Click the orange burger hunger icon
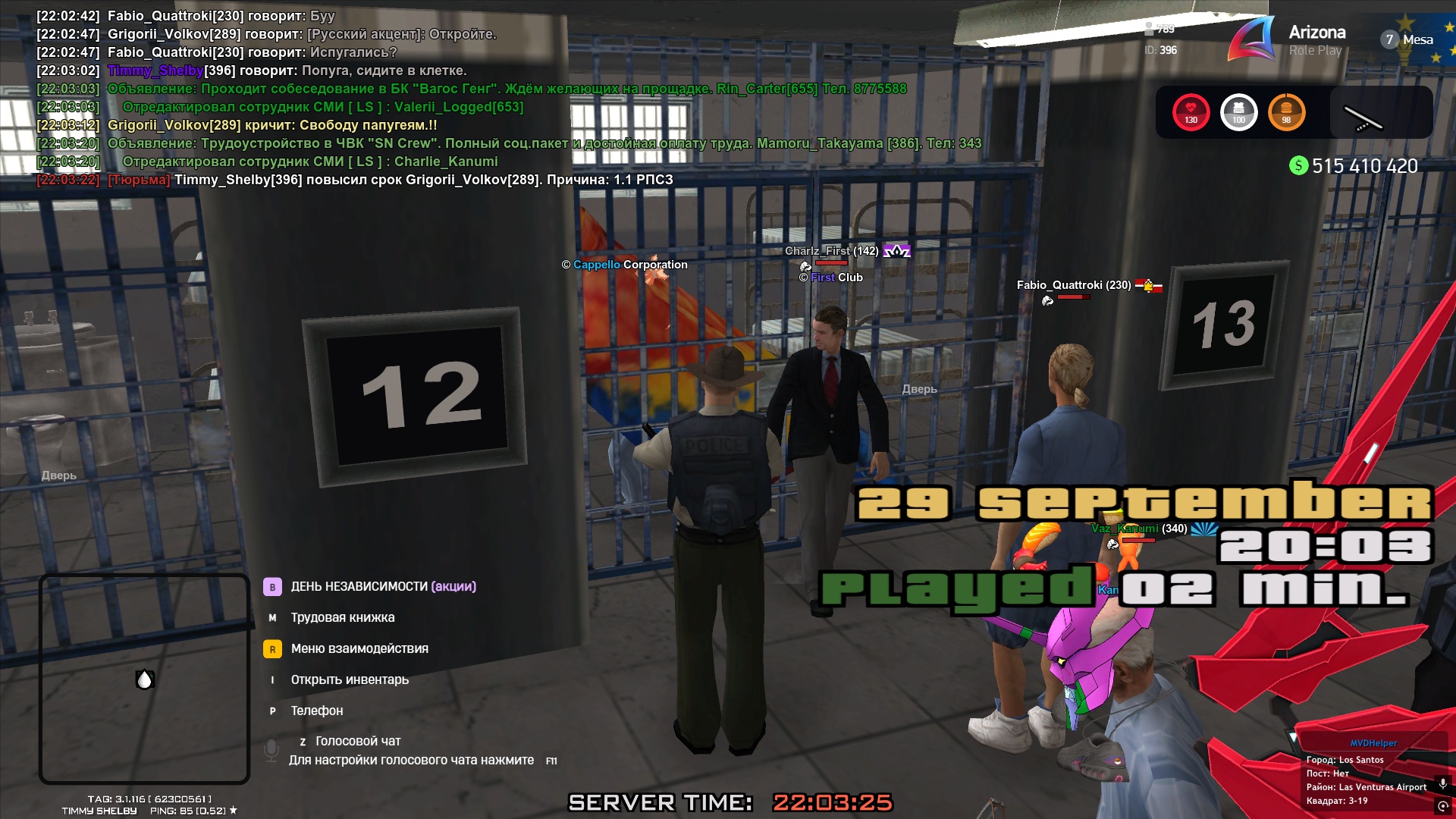This screenshot has width=1456, height=819. [x=1286, y=112]
